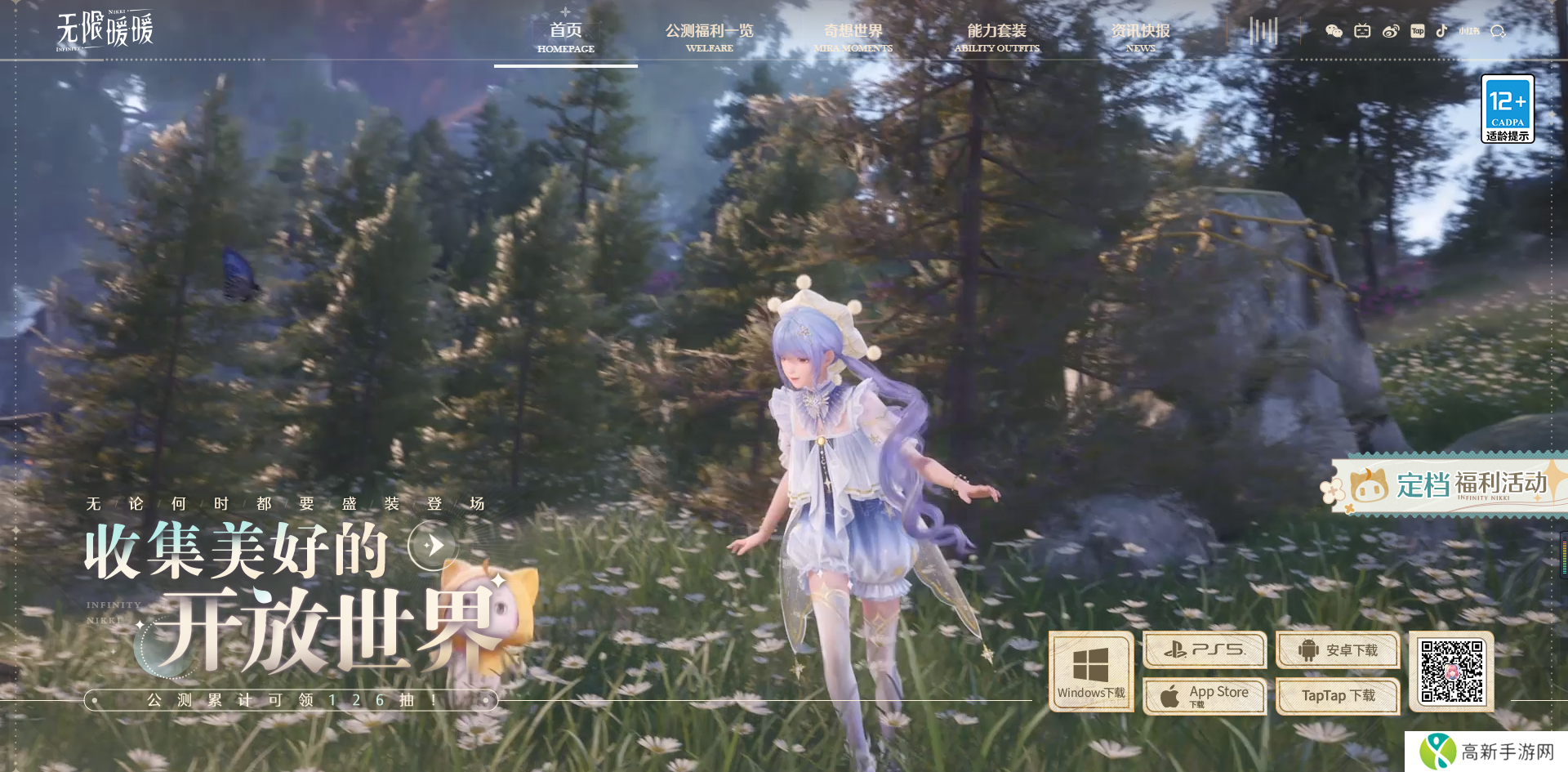The image size is (1568, 772).
Task: Download the Windows version
Action: coord(1091,672)
